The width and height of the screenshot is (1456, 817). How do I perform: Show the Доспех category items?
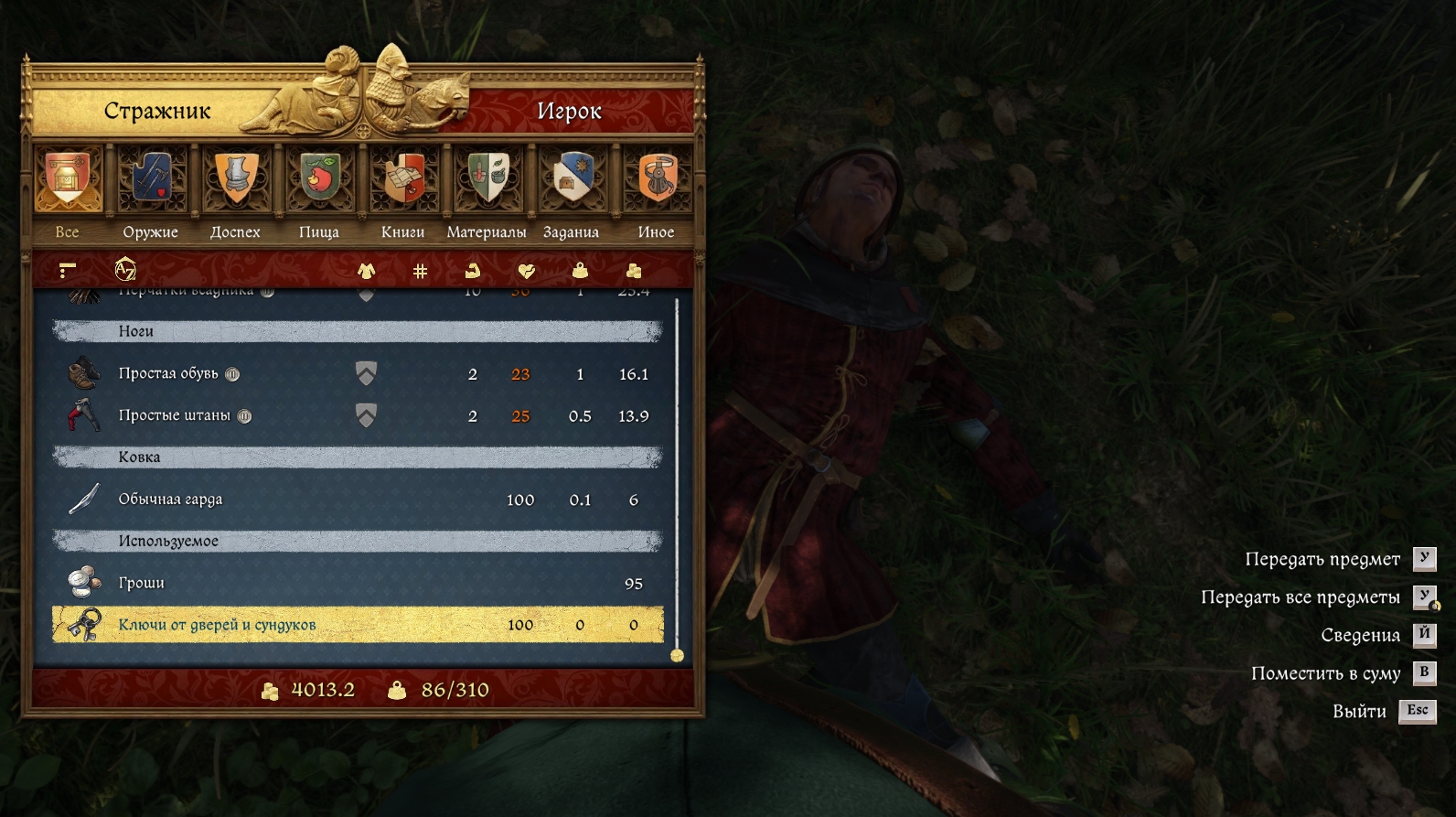pos(235,193)
